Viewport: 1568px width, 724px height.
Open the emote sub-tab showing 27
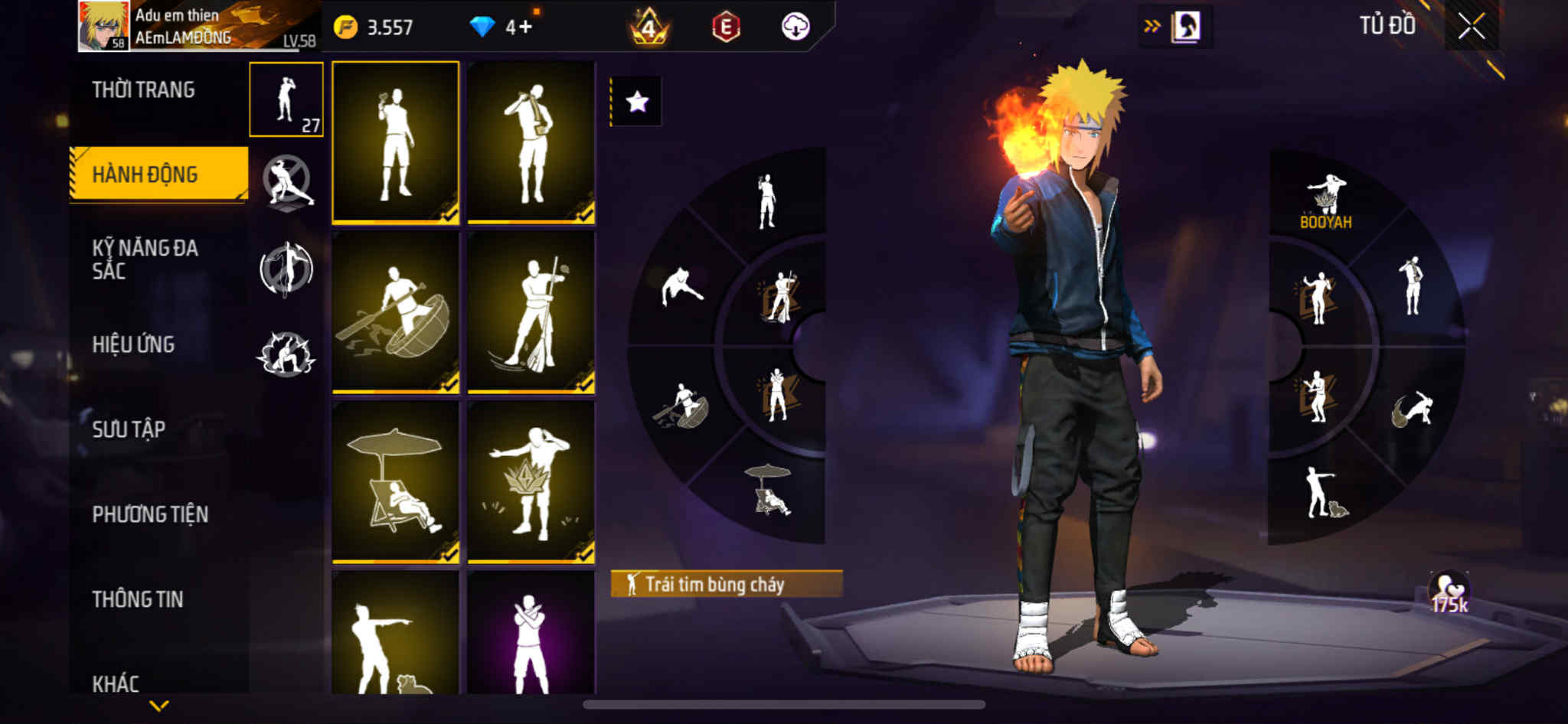click(x=286, y=99)
